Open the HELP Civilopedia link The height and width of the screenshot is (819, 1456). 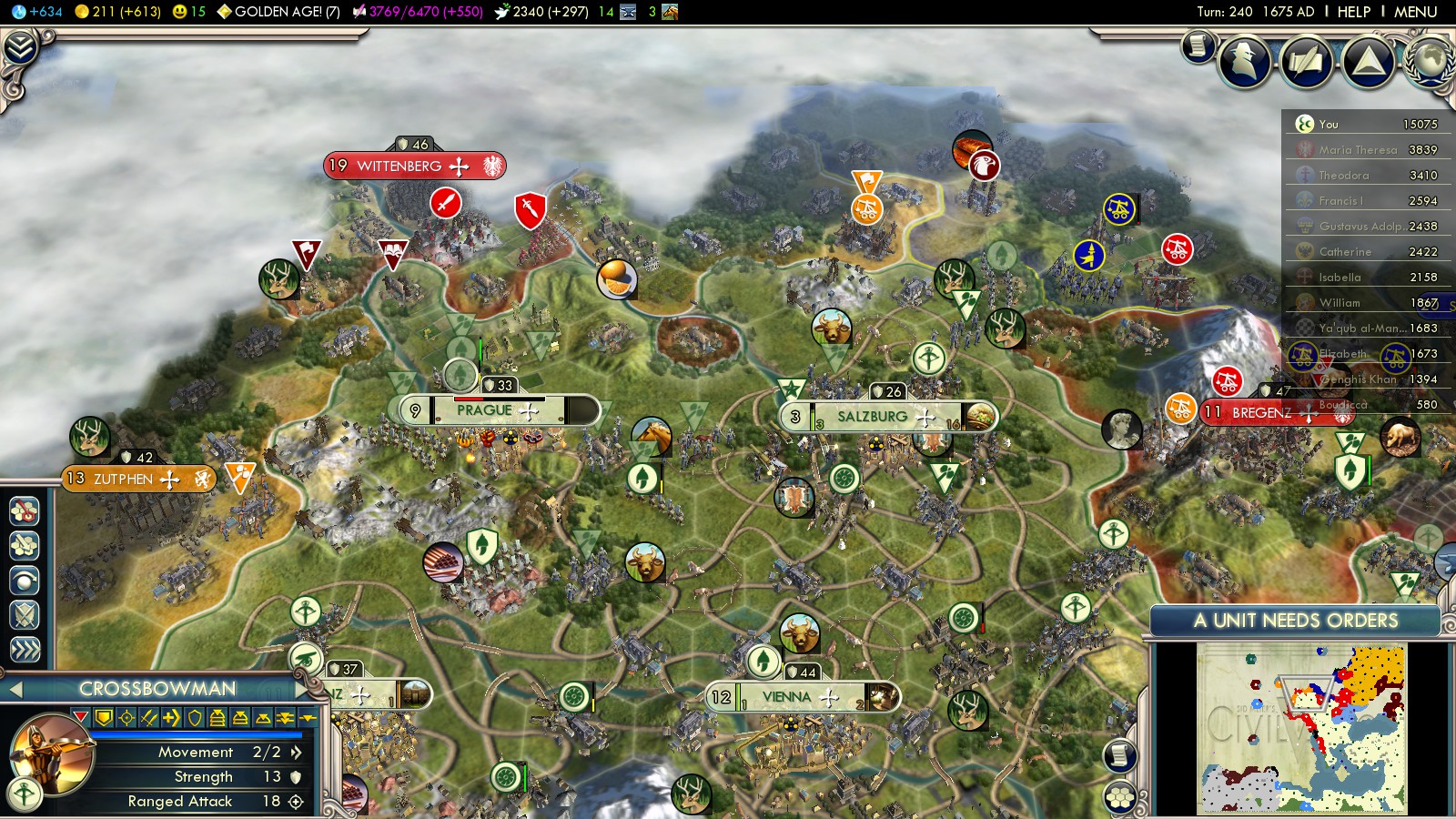point(1353,12)
